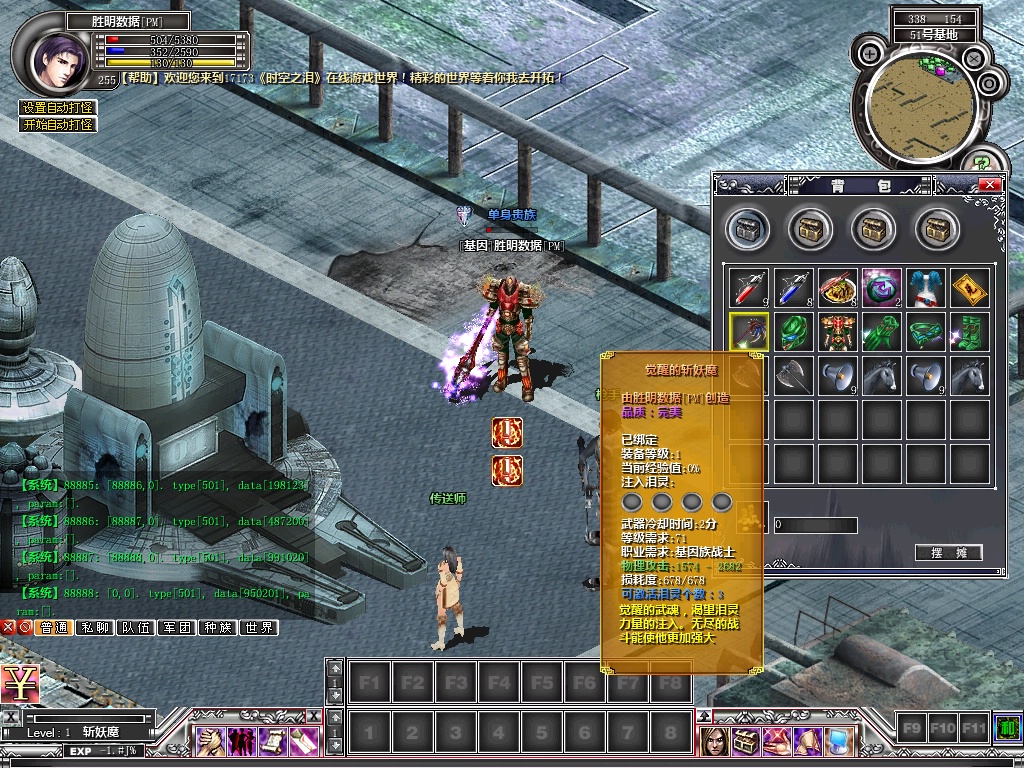The image size is (1024, 768).
Task: Click 设置自动打怪 auto-fight settings button
Action: point(58,108)
